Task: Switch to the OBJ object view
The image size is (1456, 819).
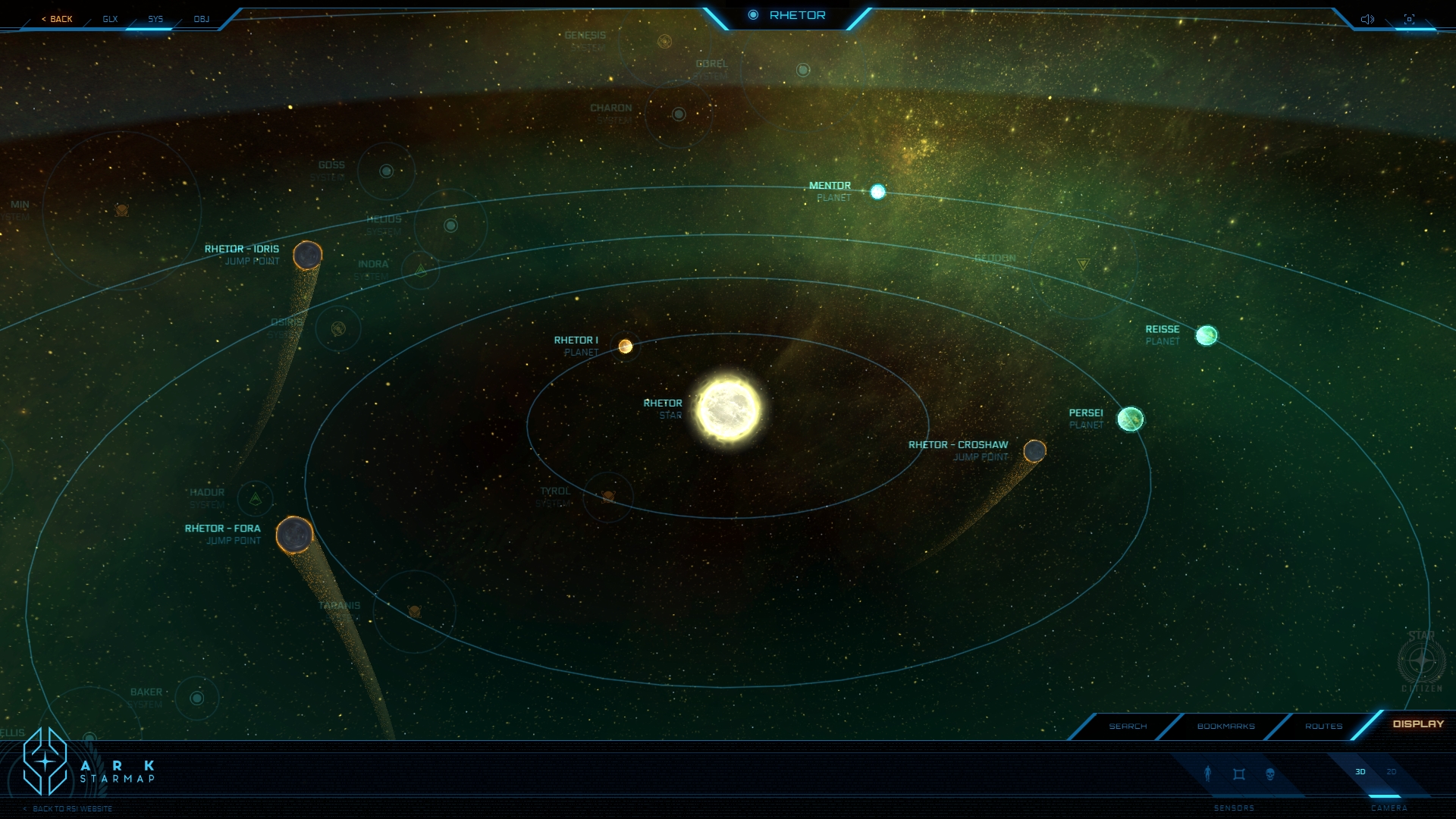Action: 201,19
